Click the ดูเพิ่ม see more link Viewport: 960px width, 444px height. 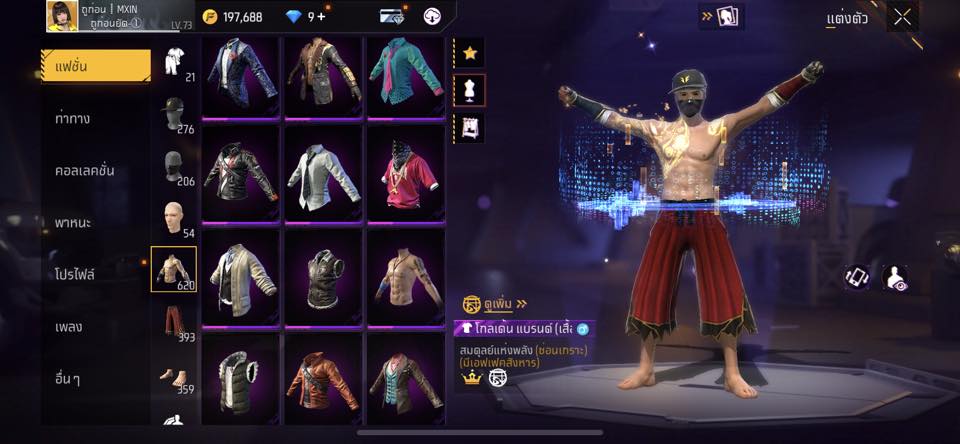coord(495,303)
